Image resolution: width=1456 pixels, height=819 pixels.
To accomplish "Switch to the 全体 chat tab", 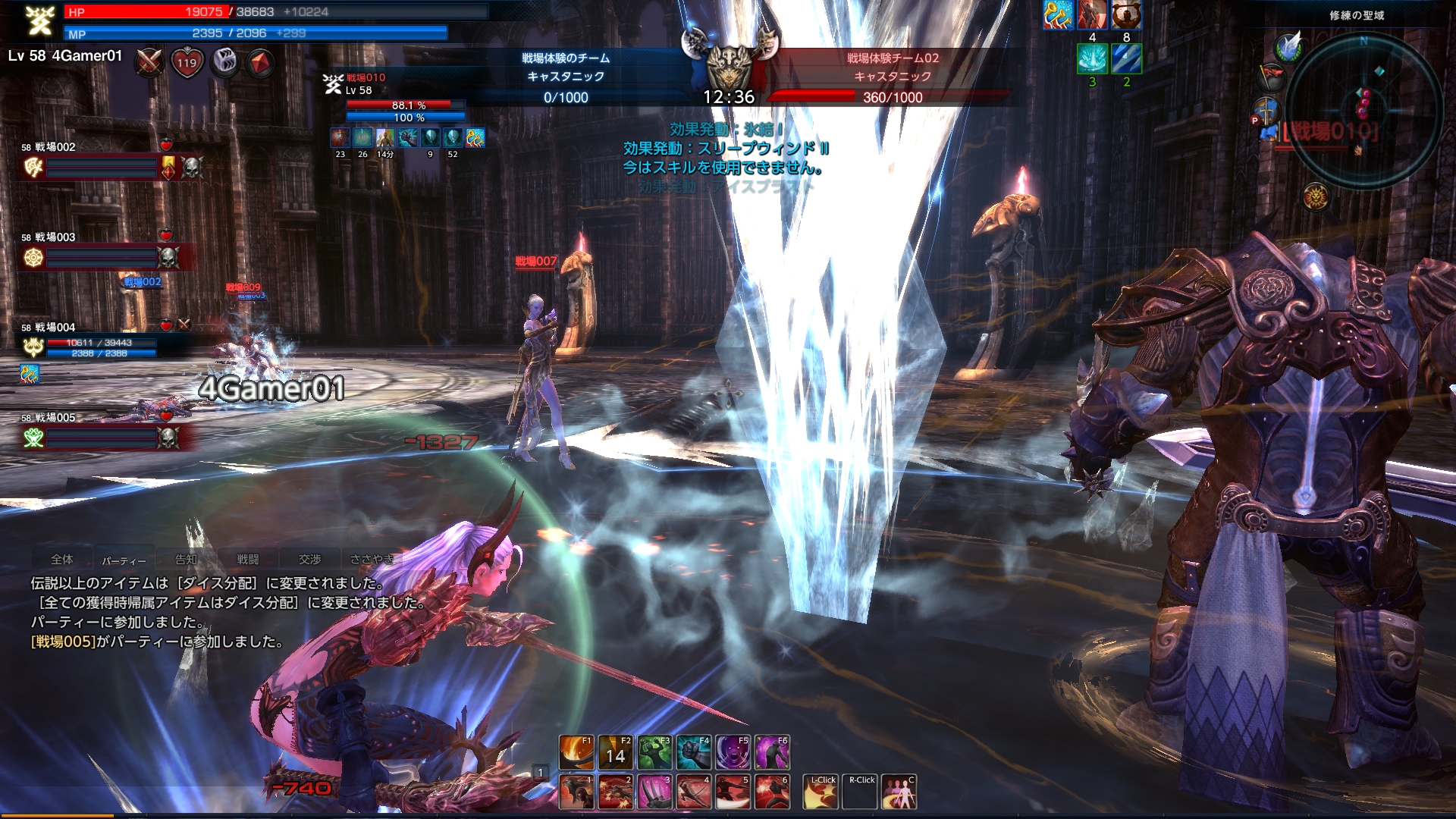I will [x=62, y=560].
